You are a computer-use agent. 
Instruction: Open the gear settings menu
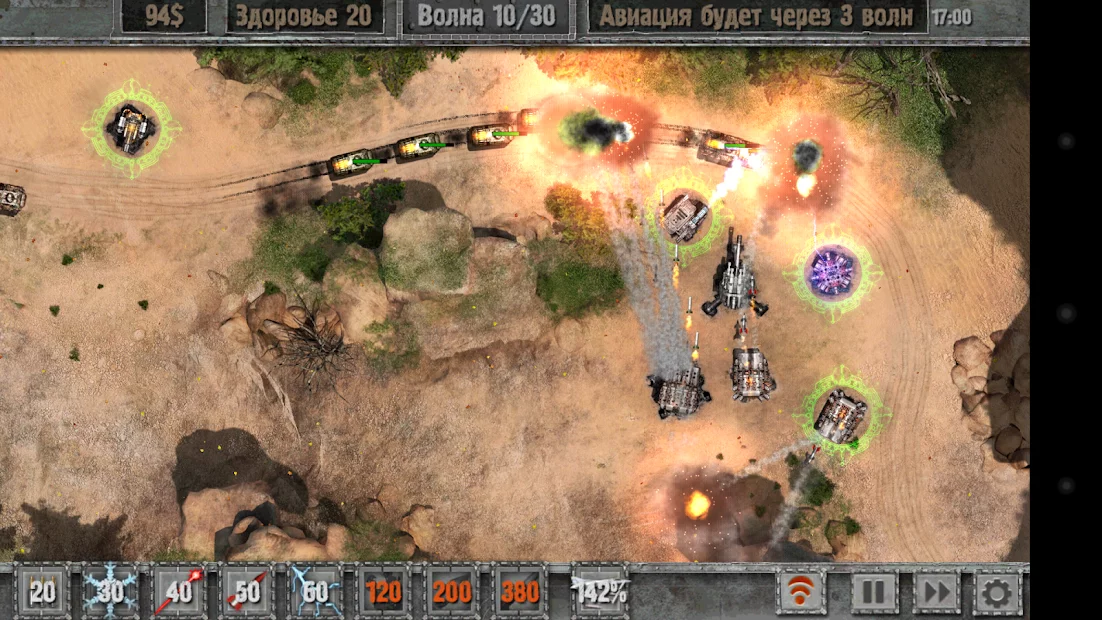pos(997,592)
